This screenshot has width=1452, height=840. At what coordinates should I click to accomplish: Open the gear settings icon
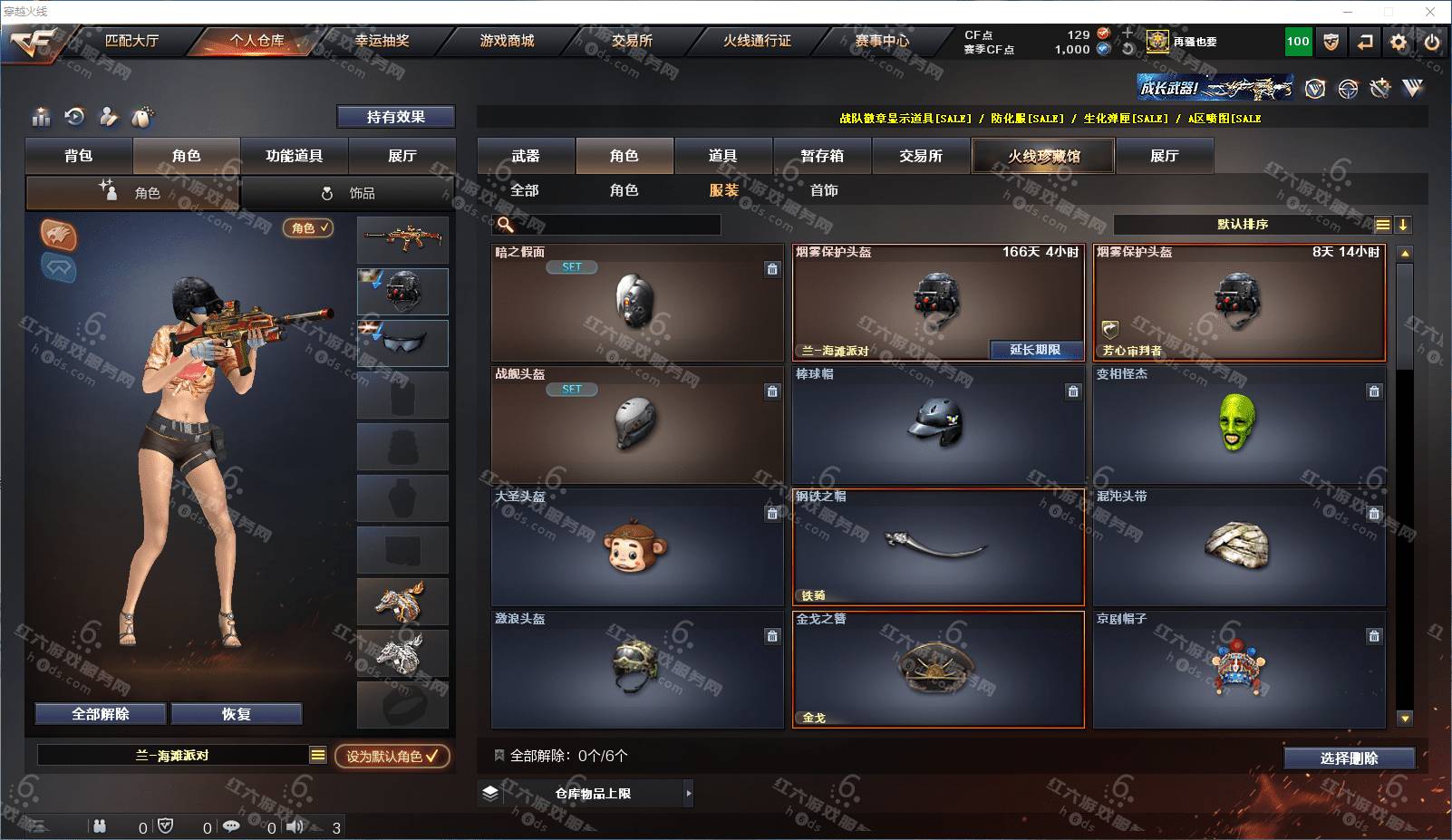coord(1399,42)
